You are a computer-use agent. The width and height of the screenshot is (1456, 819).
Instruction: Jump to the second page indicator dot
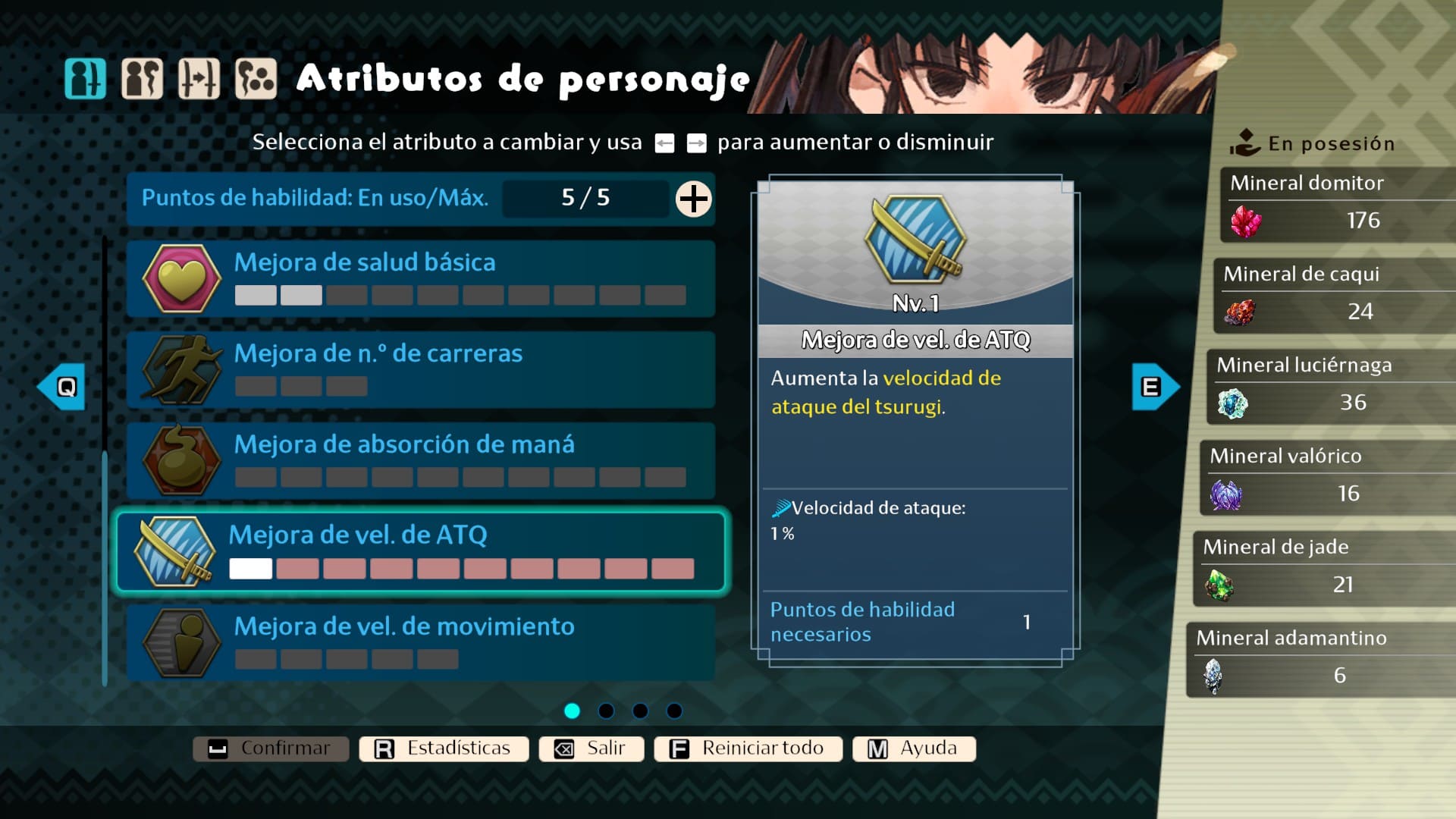click(606, 711)
